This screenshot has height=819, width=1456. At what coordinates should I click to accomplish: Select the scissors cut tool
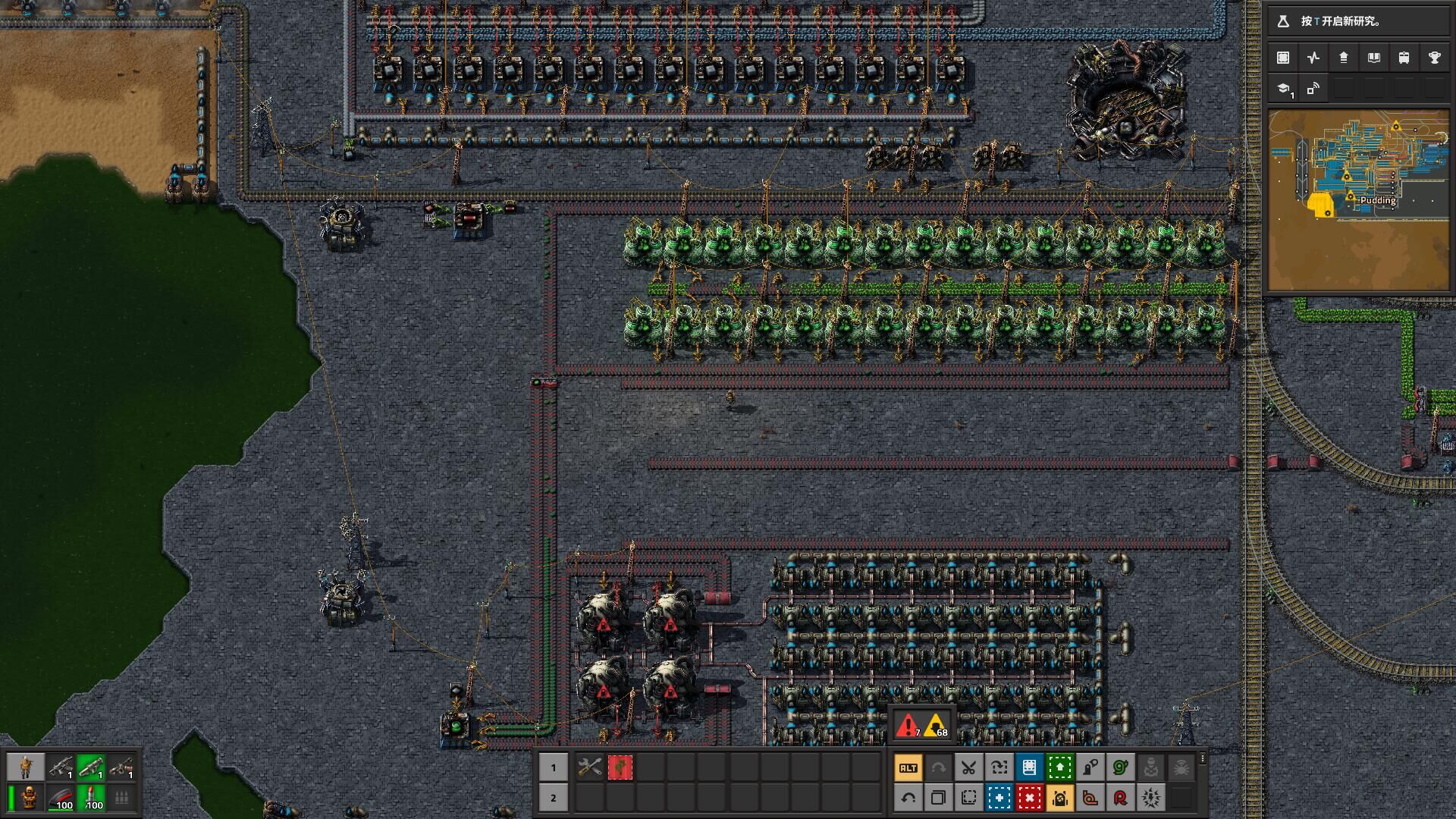pos(968,767)
